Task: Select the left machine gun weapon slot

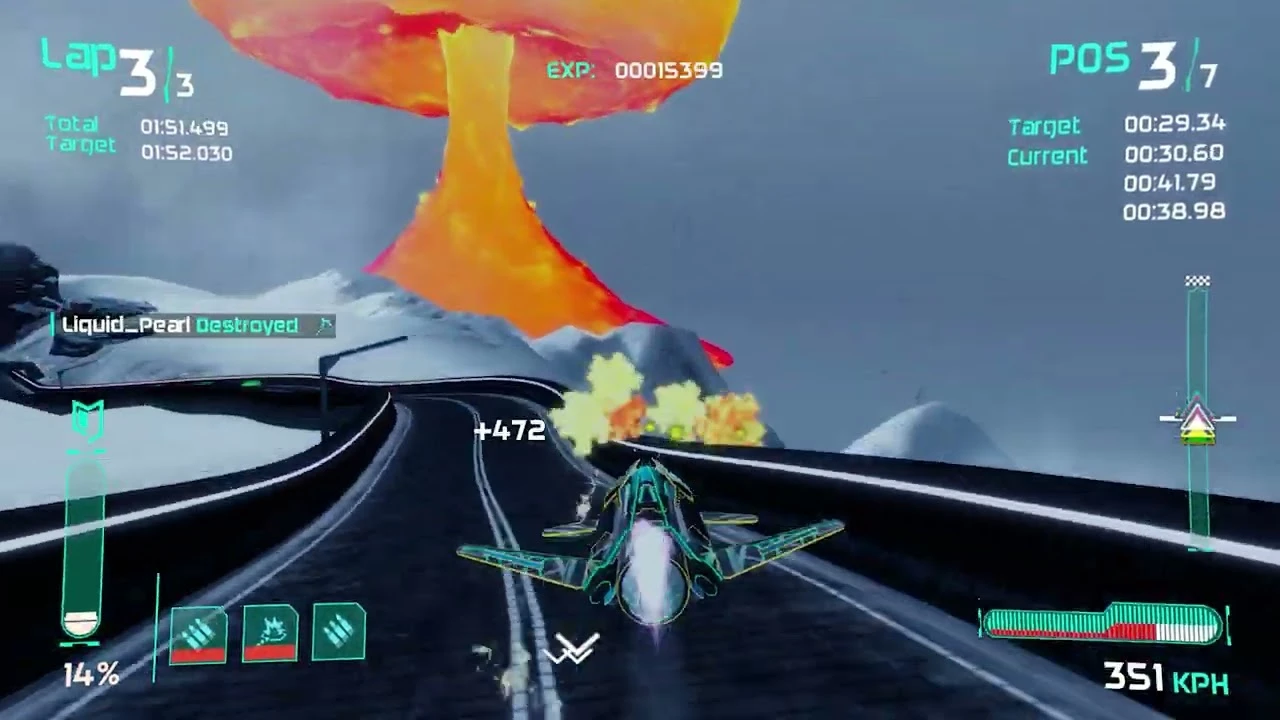Action: (197, 632)
